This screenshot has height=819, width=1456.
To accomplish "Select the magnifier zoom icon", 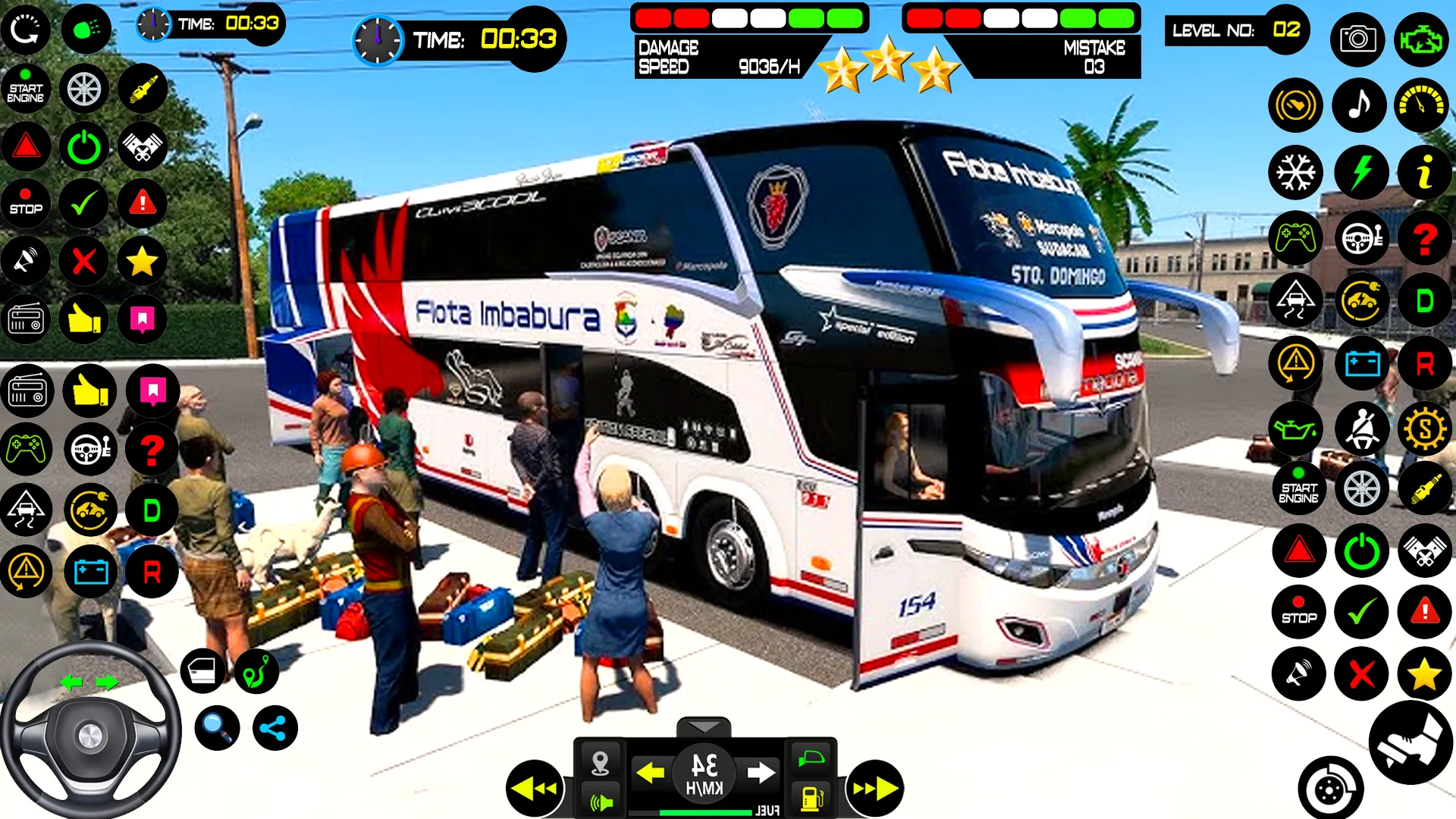I will point(216,727).
